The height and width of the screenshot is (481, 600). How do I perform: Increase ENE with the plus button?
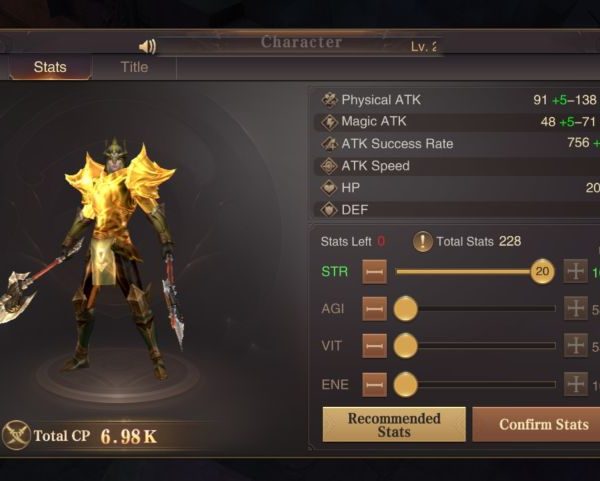[576, 384]
